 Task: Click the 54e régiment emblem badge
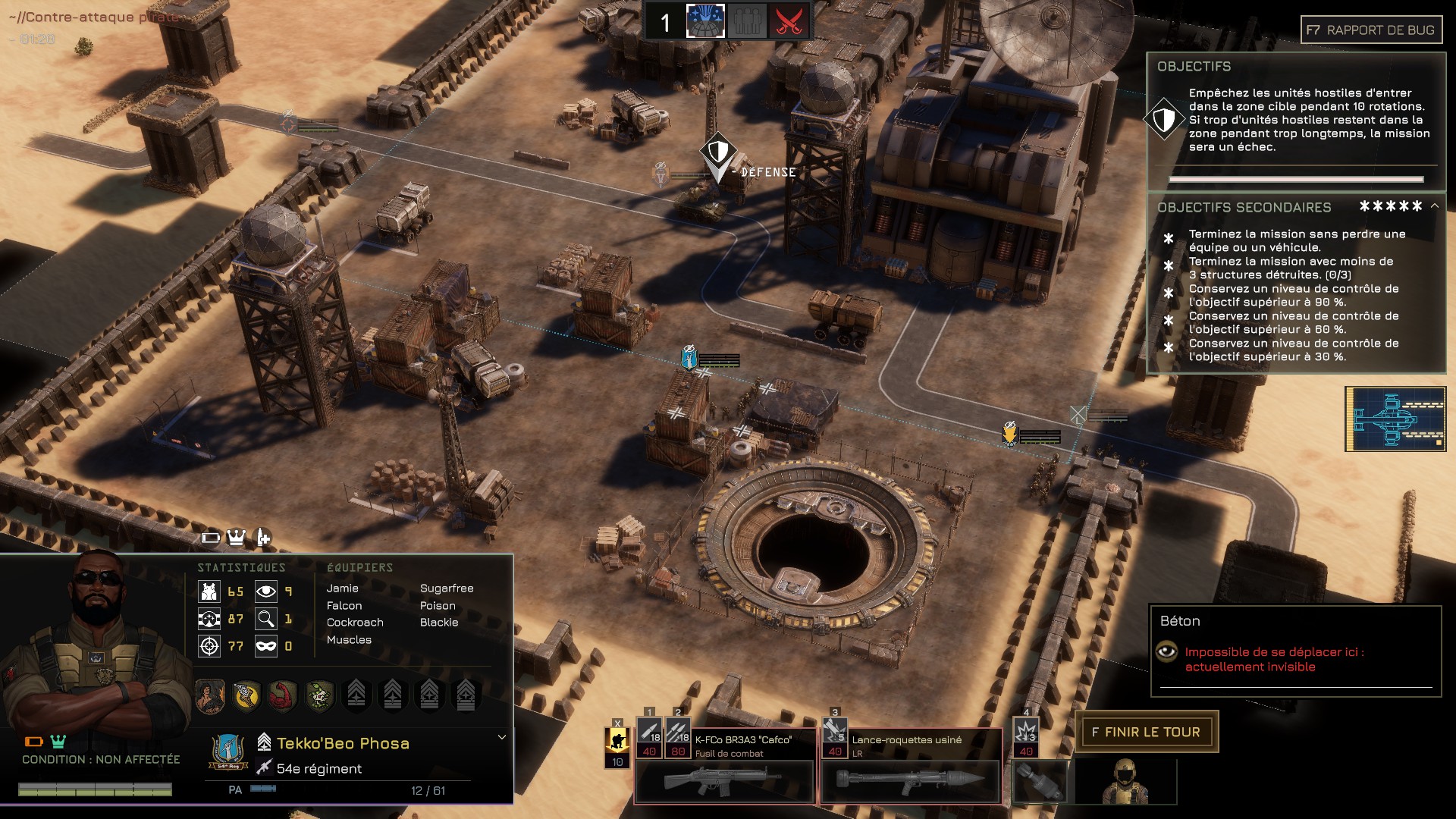(227, 752)
